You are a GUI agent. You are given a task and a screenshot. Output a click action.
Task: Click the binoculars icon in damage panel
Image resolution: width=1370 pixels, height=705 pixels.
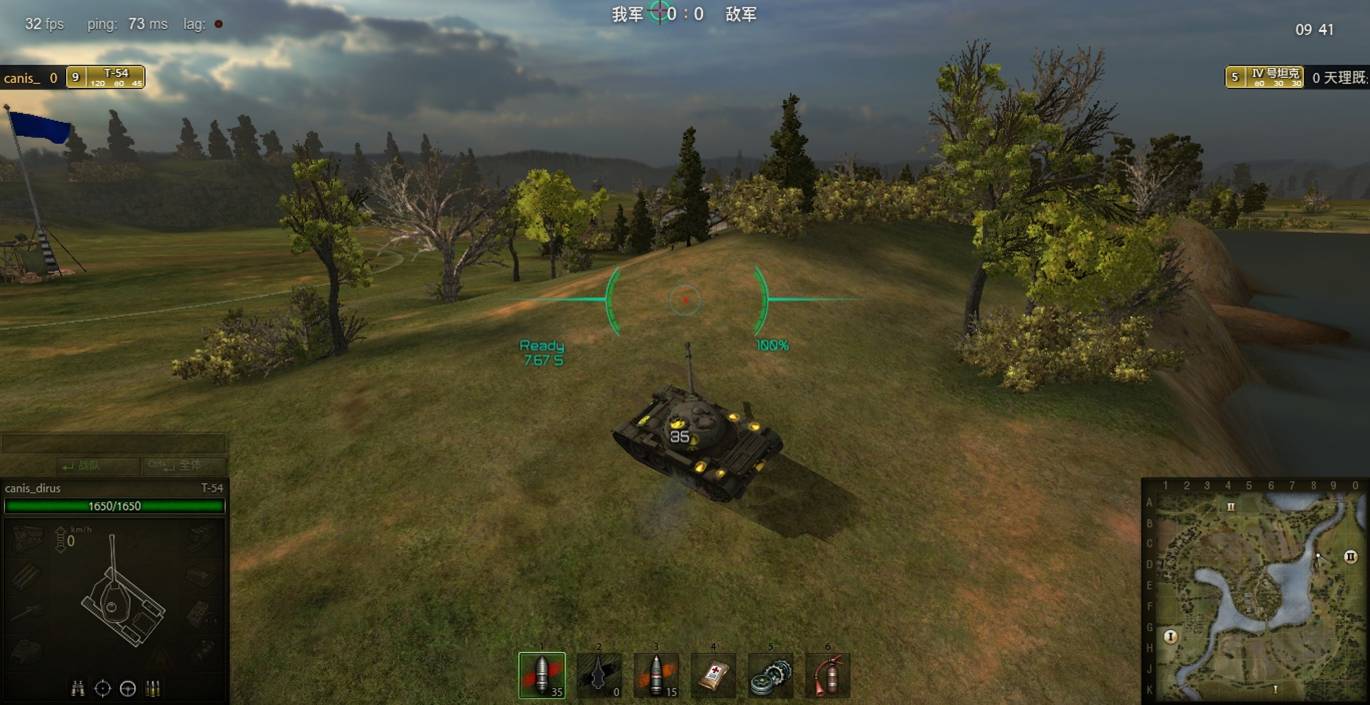78,688
